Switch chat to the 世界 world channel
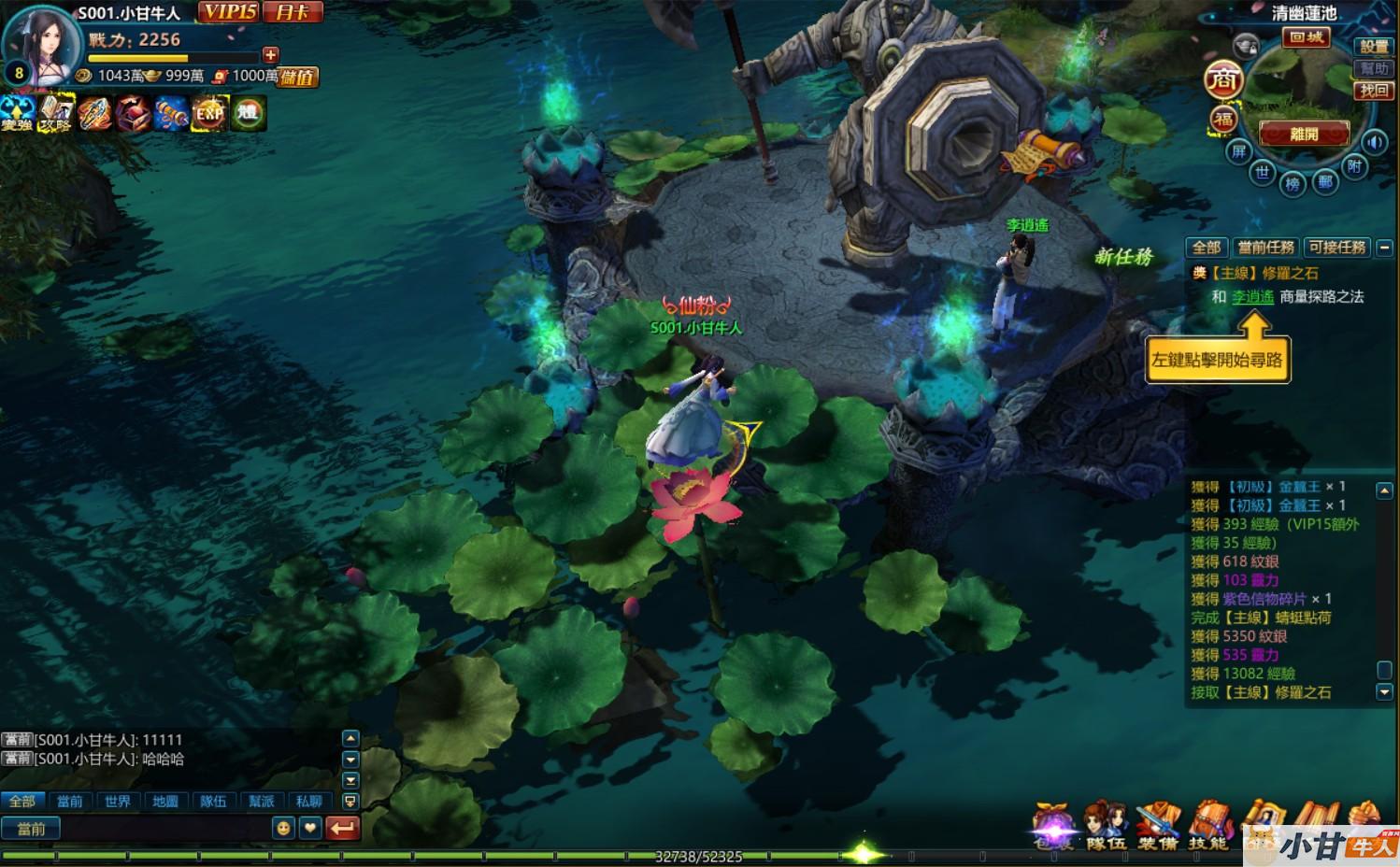 pyautogui.click(x=118, y=802)
